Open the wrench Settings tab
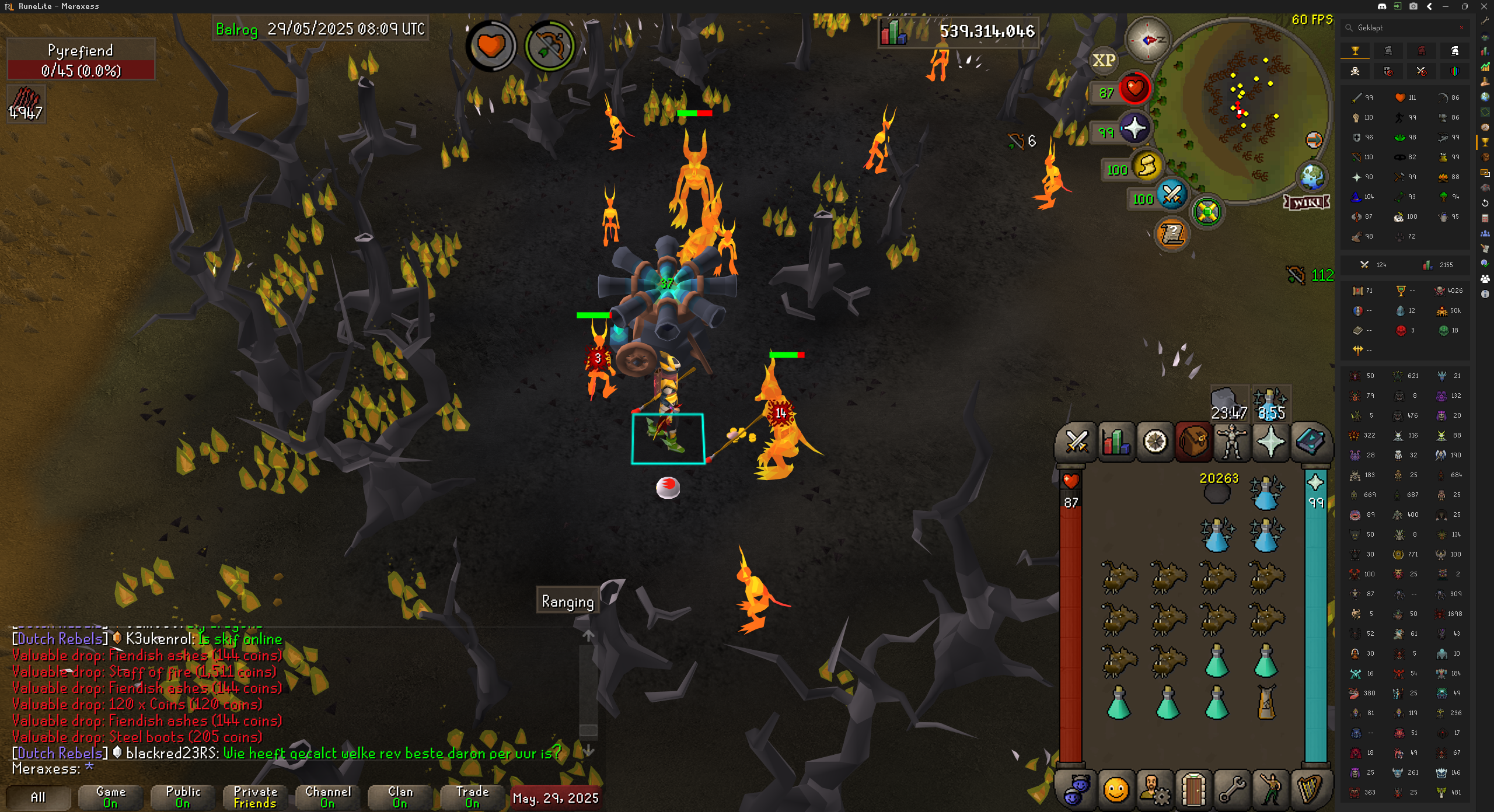 pyautogui.click(x=1231, y=790)
